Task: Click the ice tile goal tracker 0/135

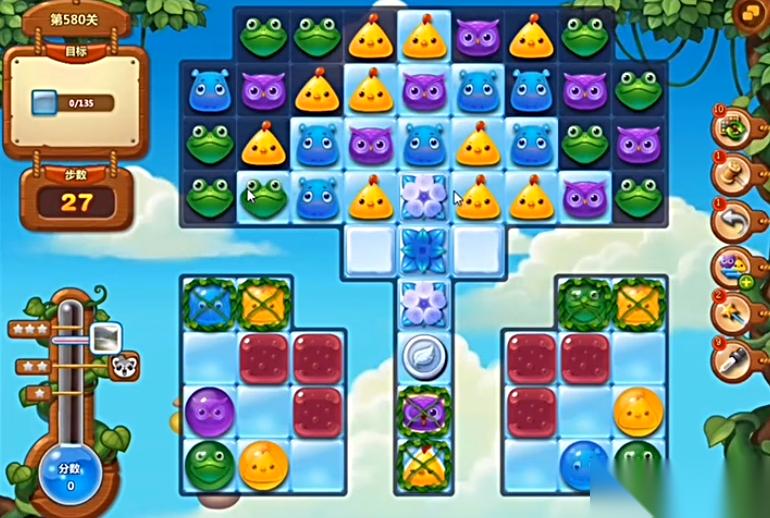Action: click(x=70, y=102)
